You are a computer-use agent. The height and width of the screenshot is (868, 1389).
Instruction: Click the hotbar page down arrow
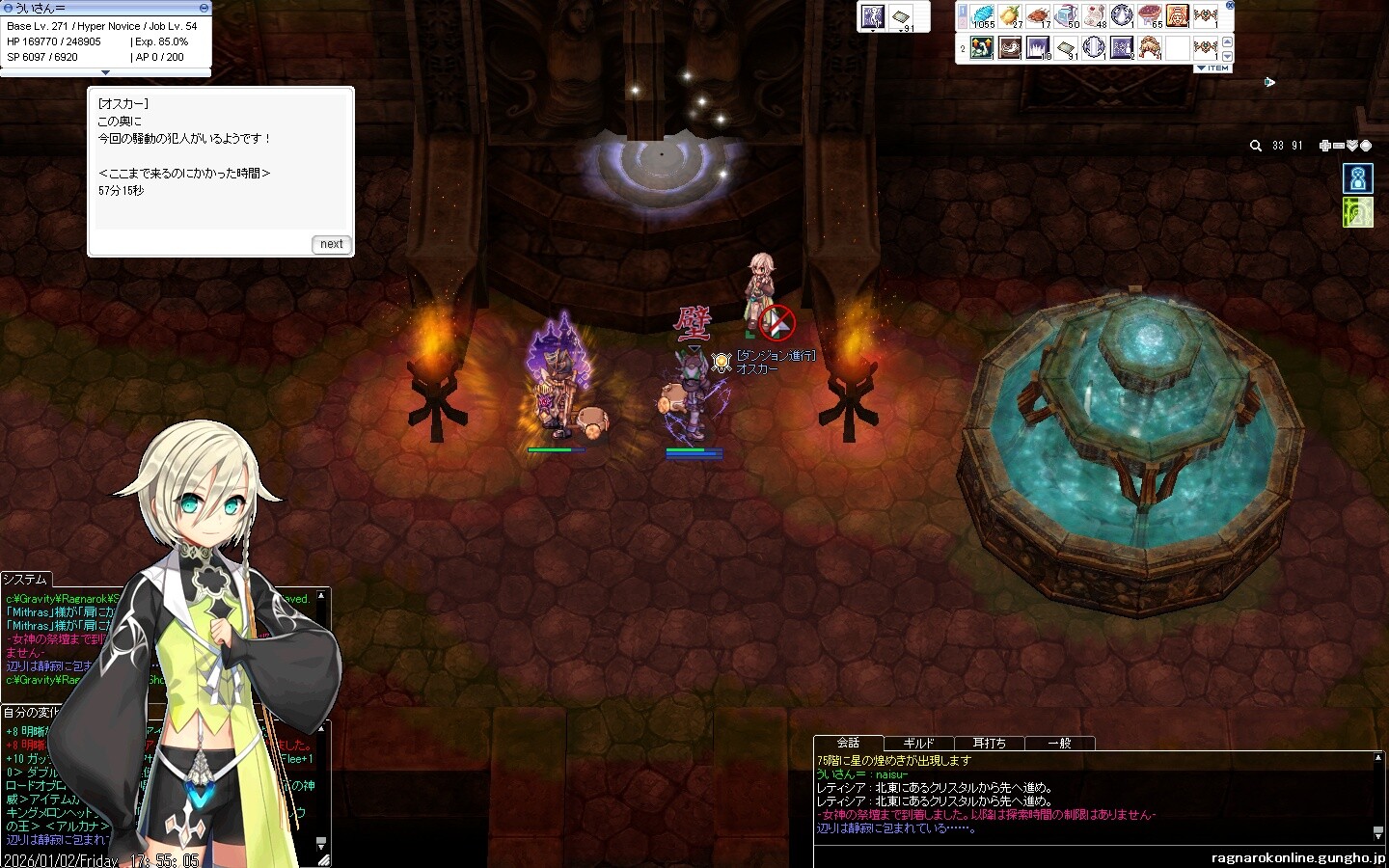(1227, 55)
